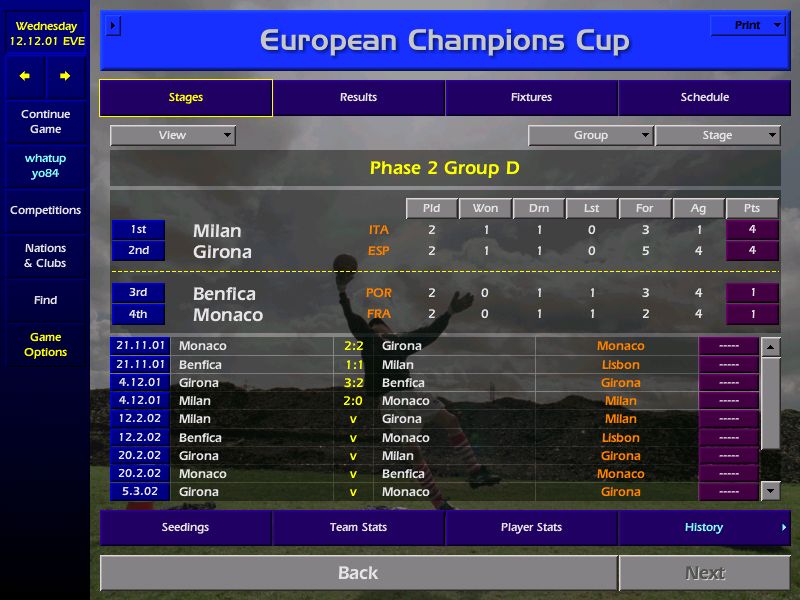Open the View dropdown
800x600 pixels.
tap(172, 136)
